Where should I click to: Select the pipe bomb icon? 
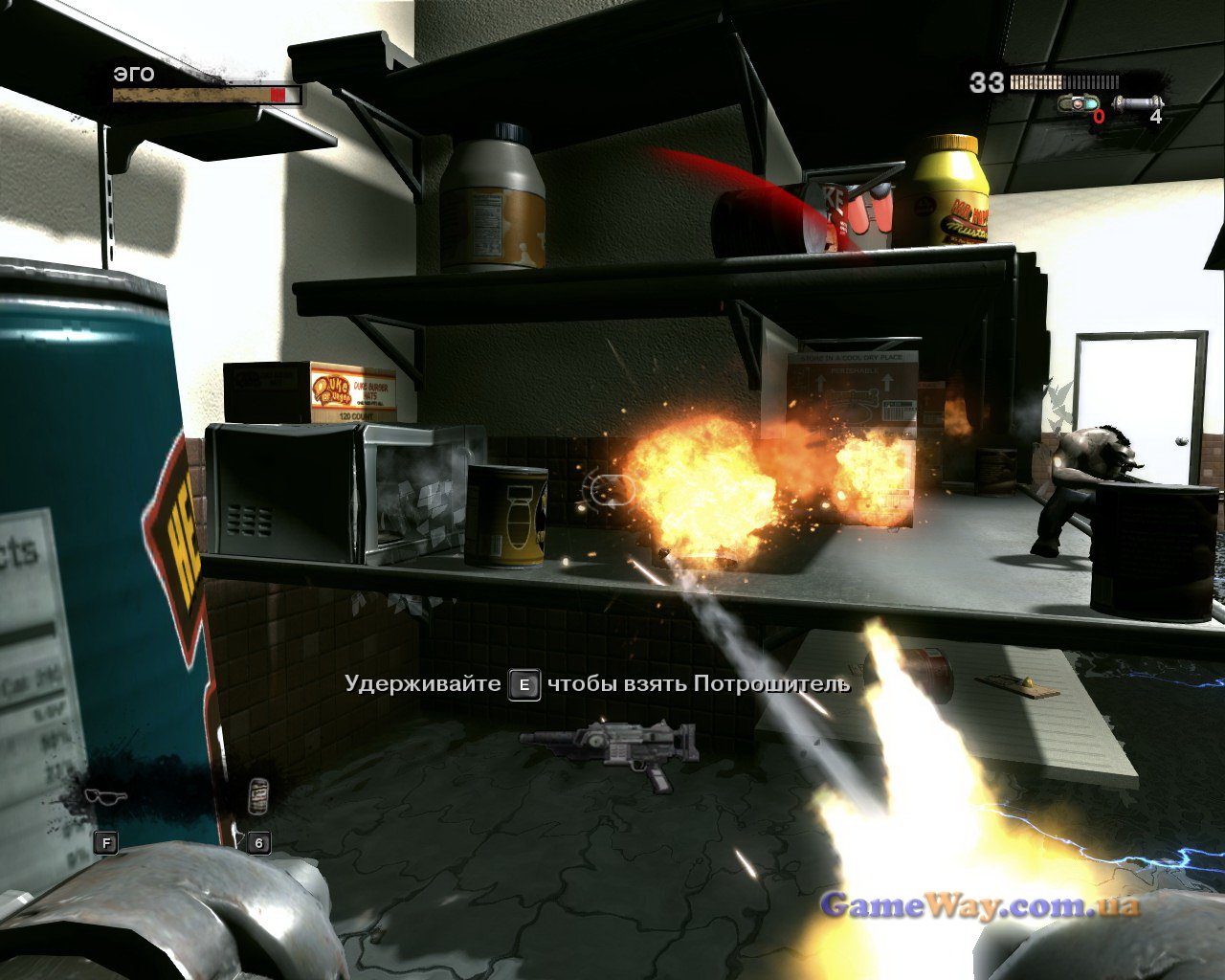1138,101
